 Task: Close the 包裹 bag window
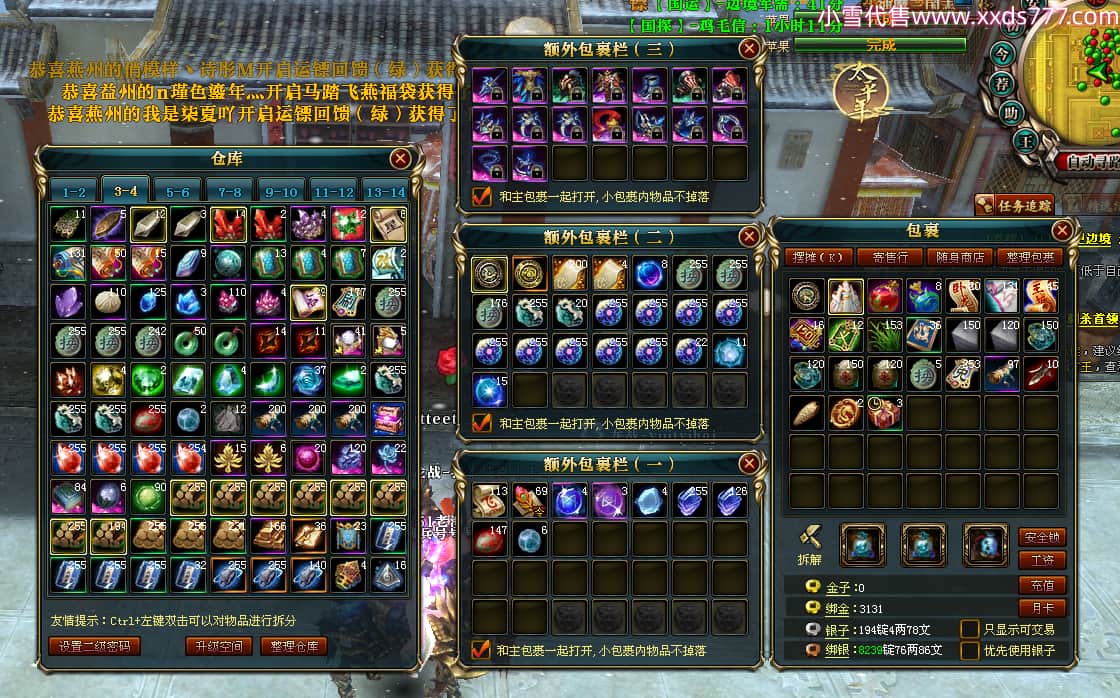[x=1062, y=231]
